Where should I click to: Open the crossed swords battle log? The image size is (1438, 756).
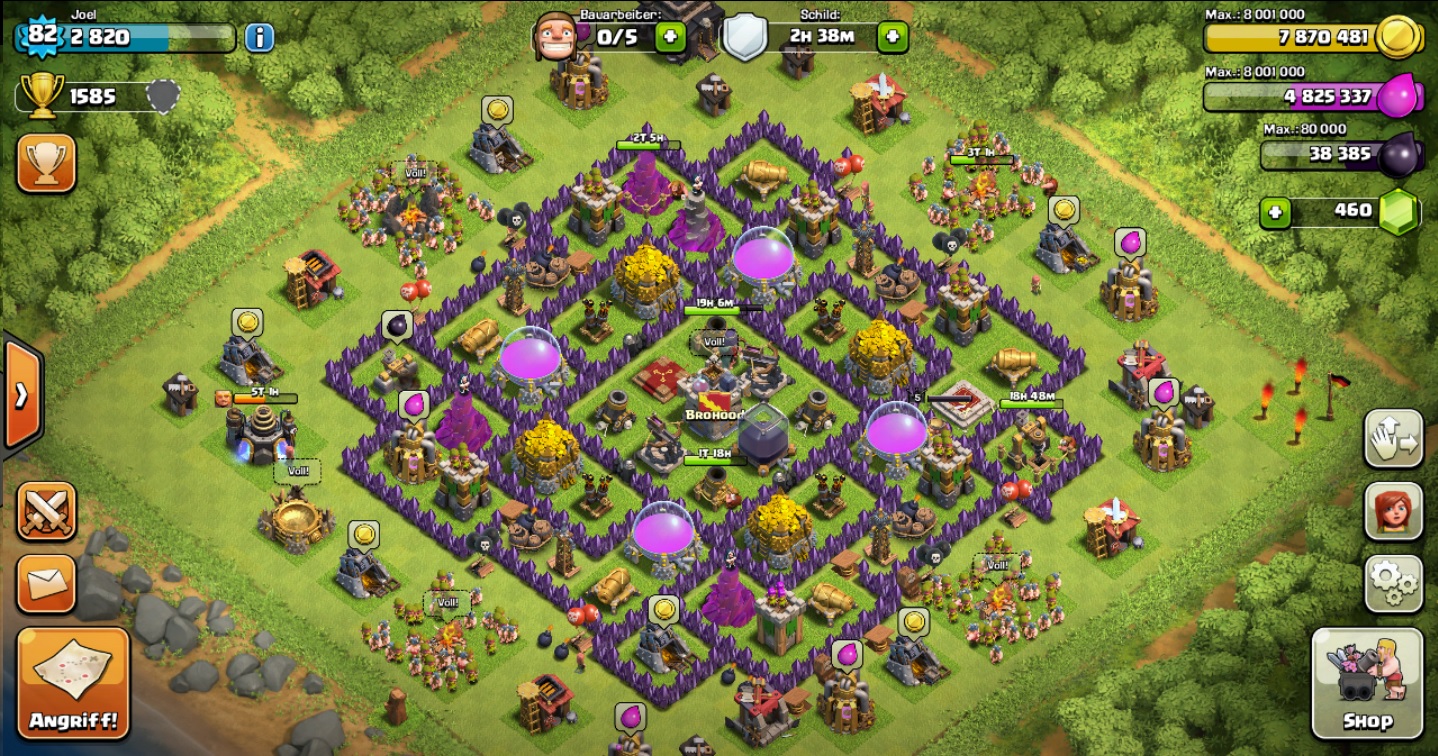tap(46, 511)
